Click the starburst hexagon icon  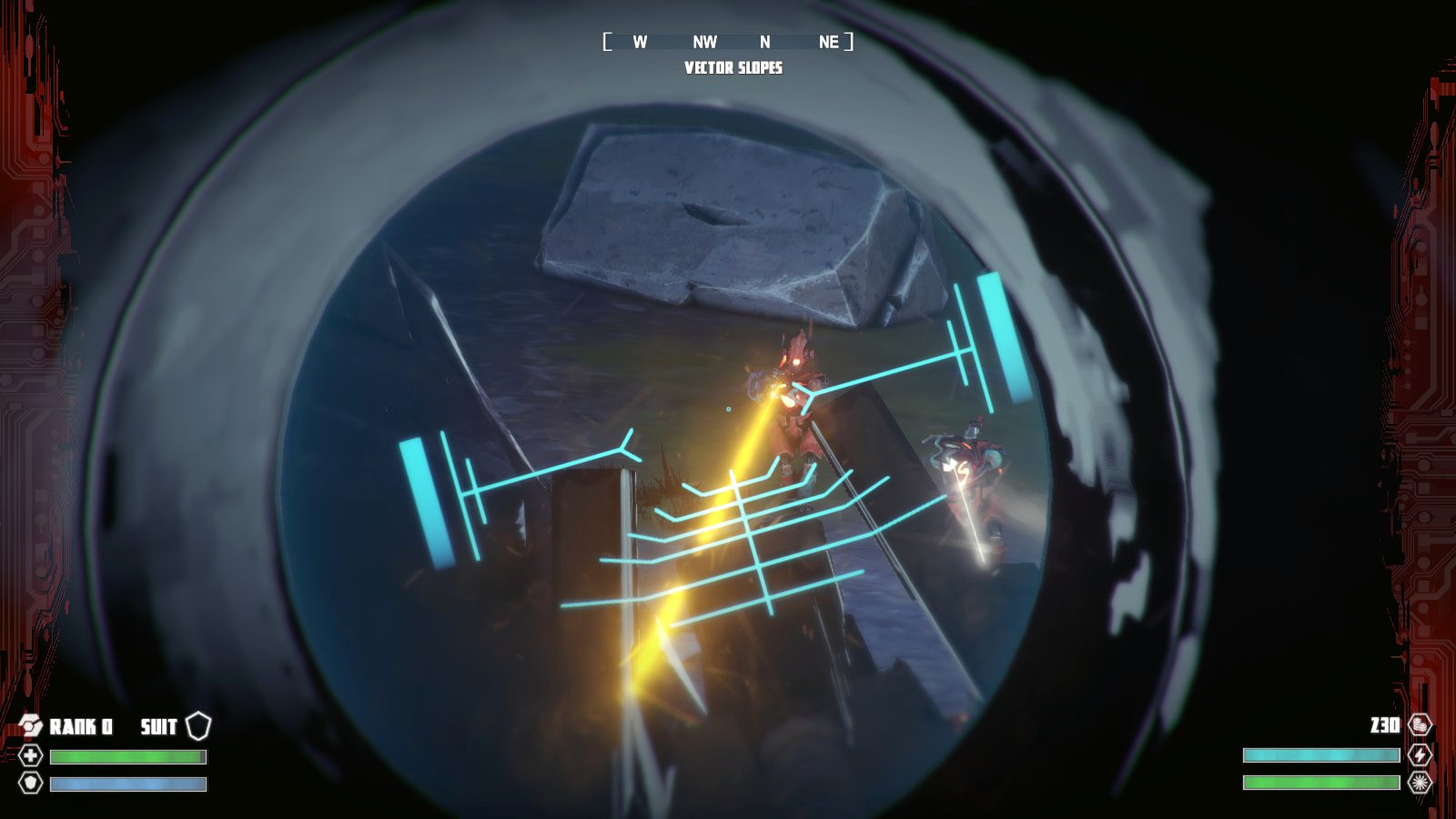[x=1420, y=782]
